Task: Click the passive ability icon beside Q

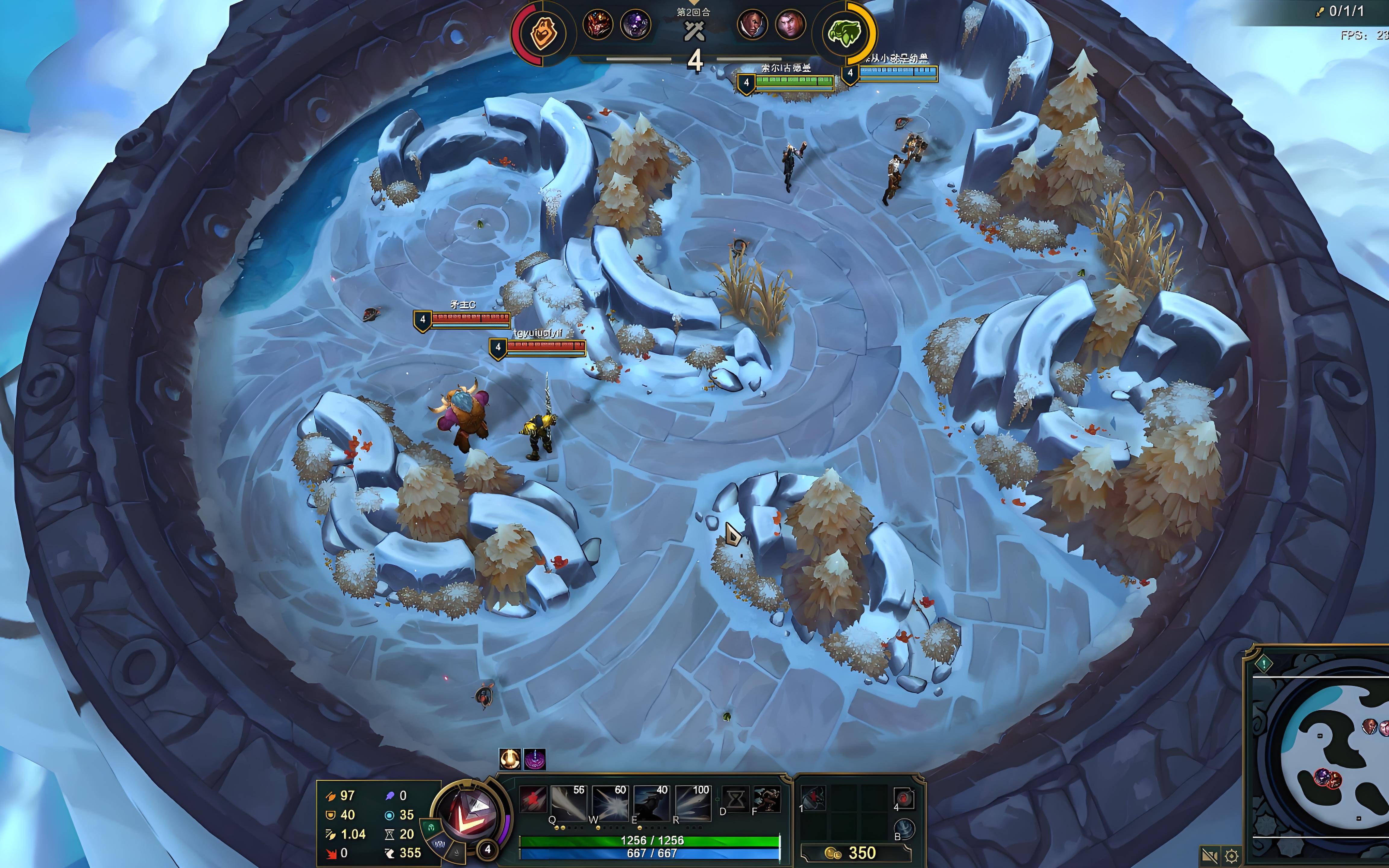Action: click(532, 799)
